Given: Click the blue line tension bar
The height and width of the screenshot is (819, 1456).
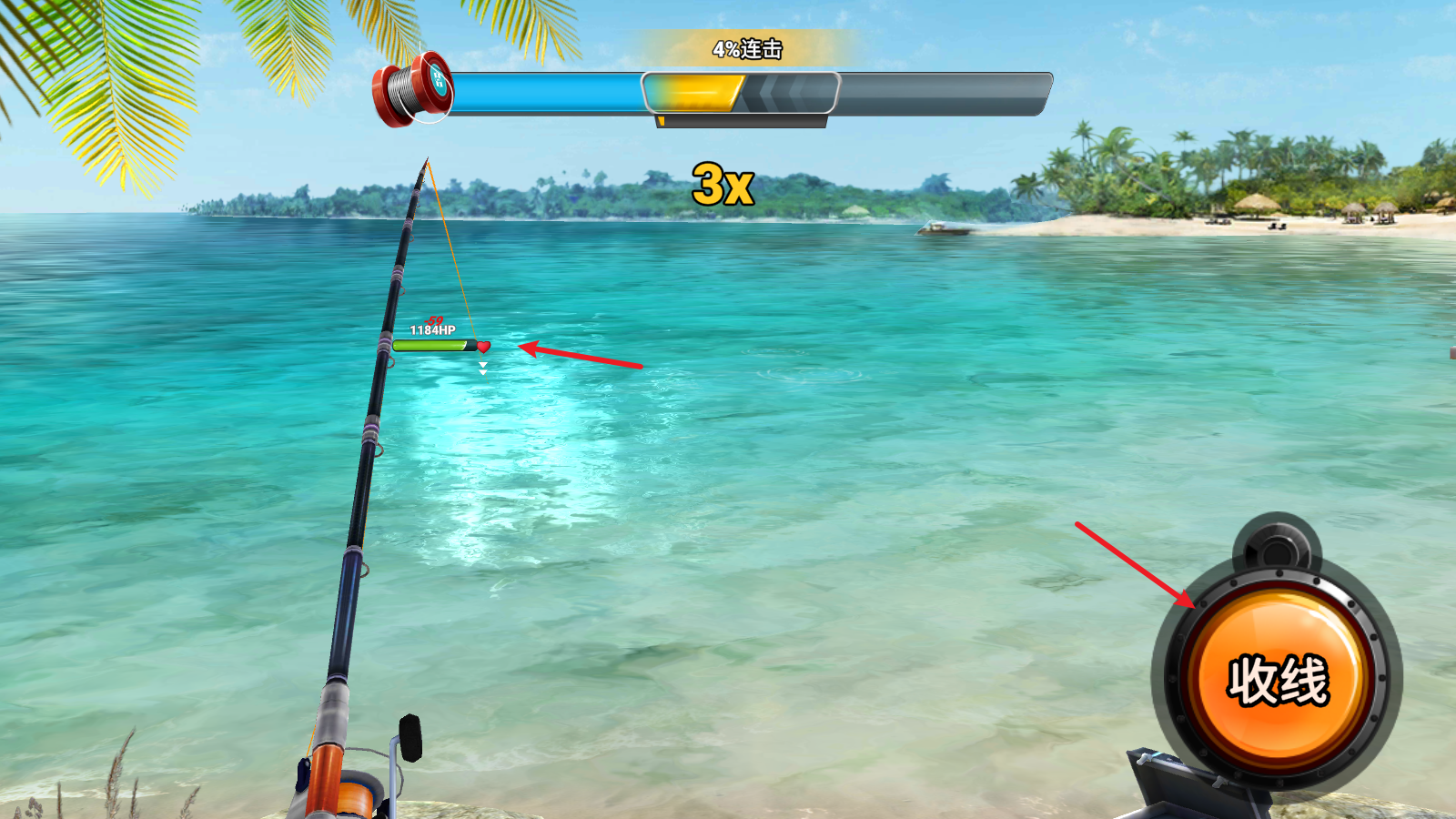Looking at the screenshot, I should tap(546, 91).
